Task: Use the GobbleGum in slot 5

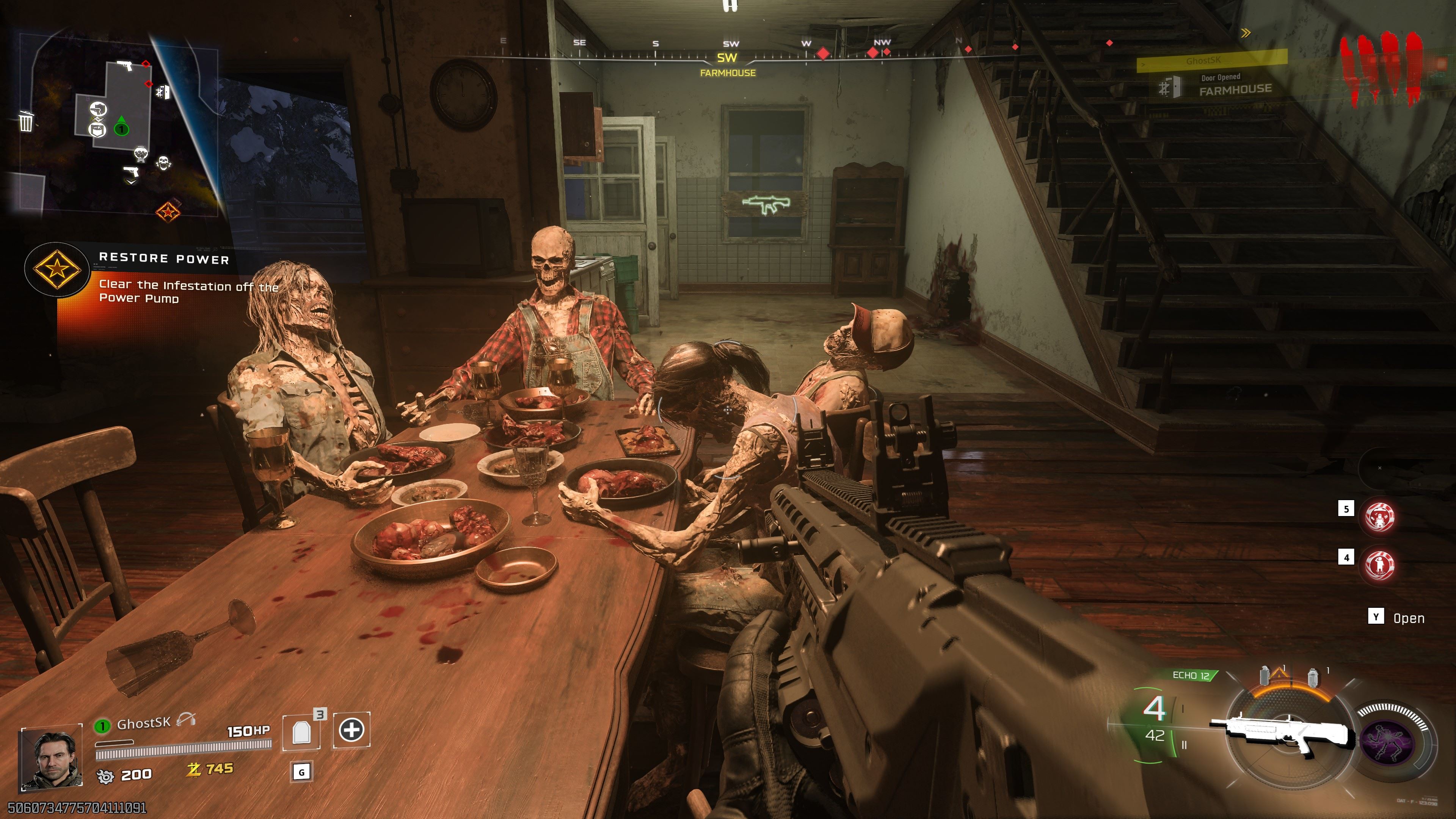Action: tap(1379, 516)
